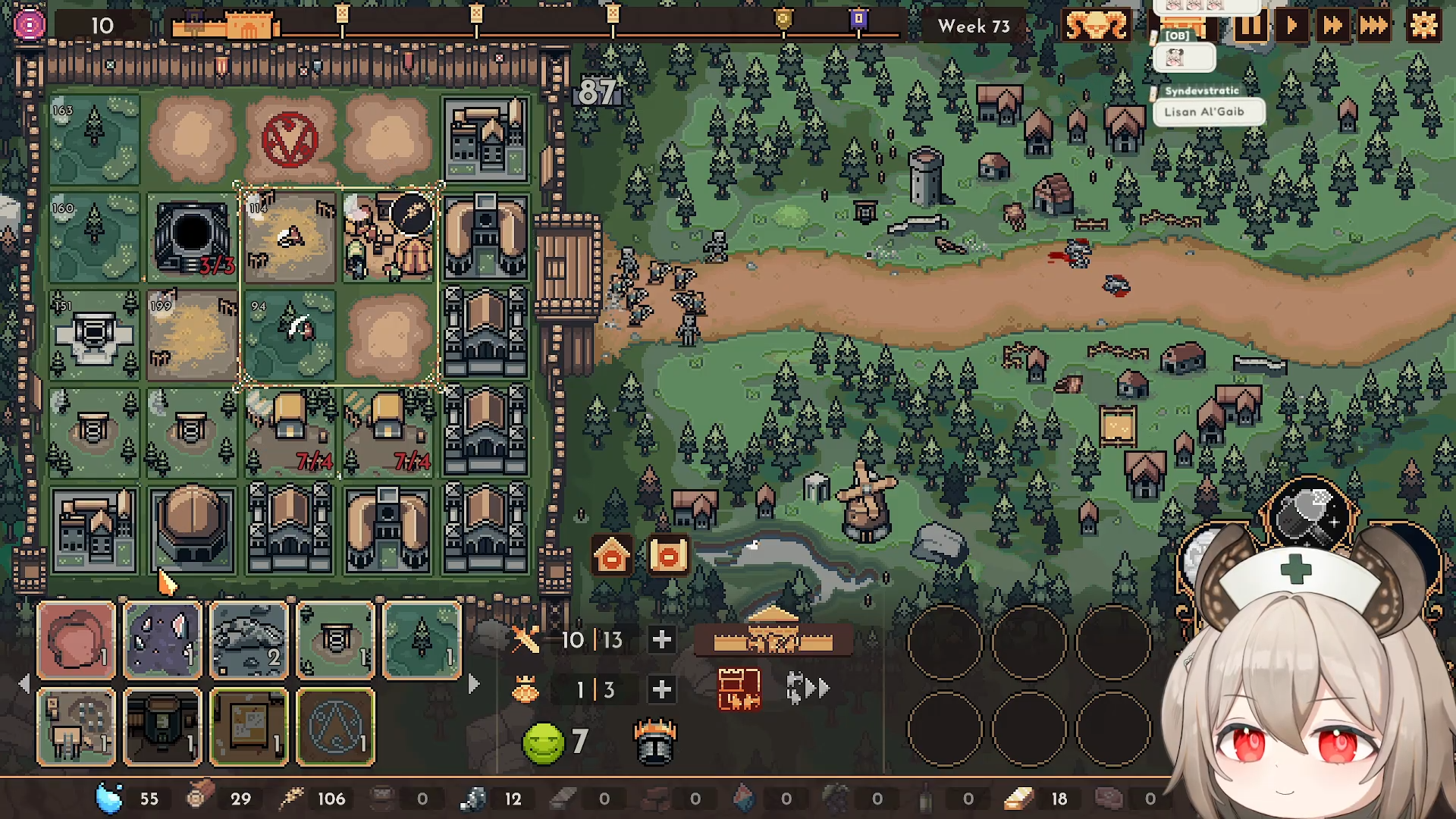Switch to triple fast-forward speed
Image resolution: width=1456 pixels, height=819 pixels.
1373,27
